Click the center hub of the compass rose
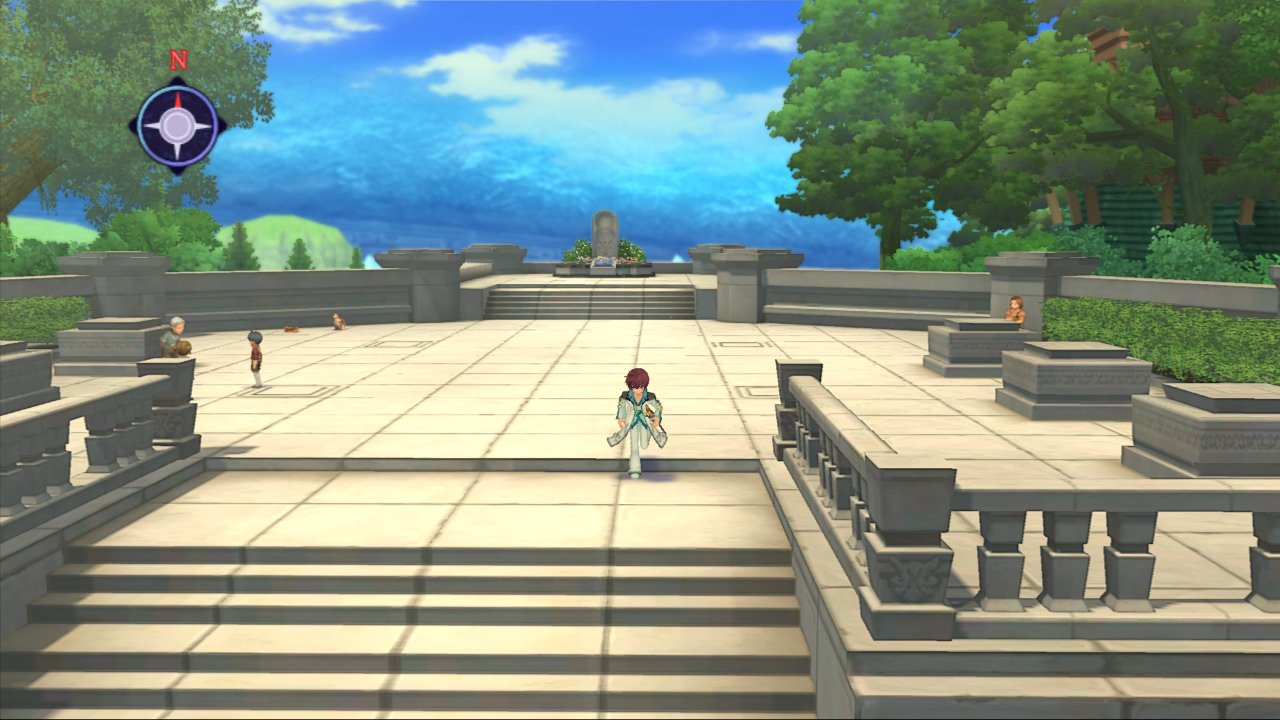 177,126
